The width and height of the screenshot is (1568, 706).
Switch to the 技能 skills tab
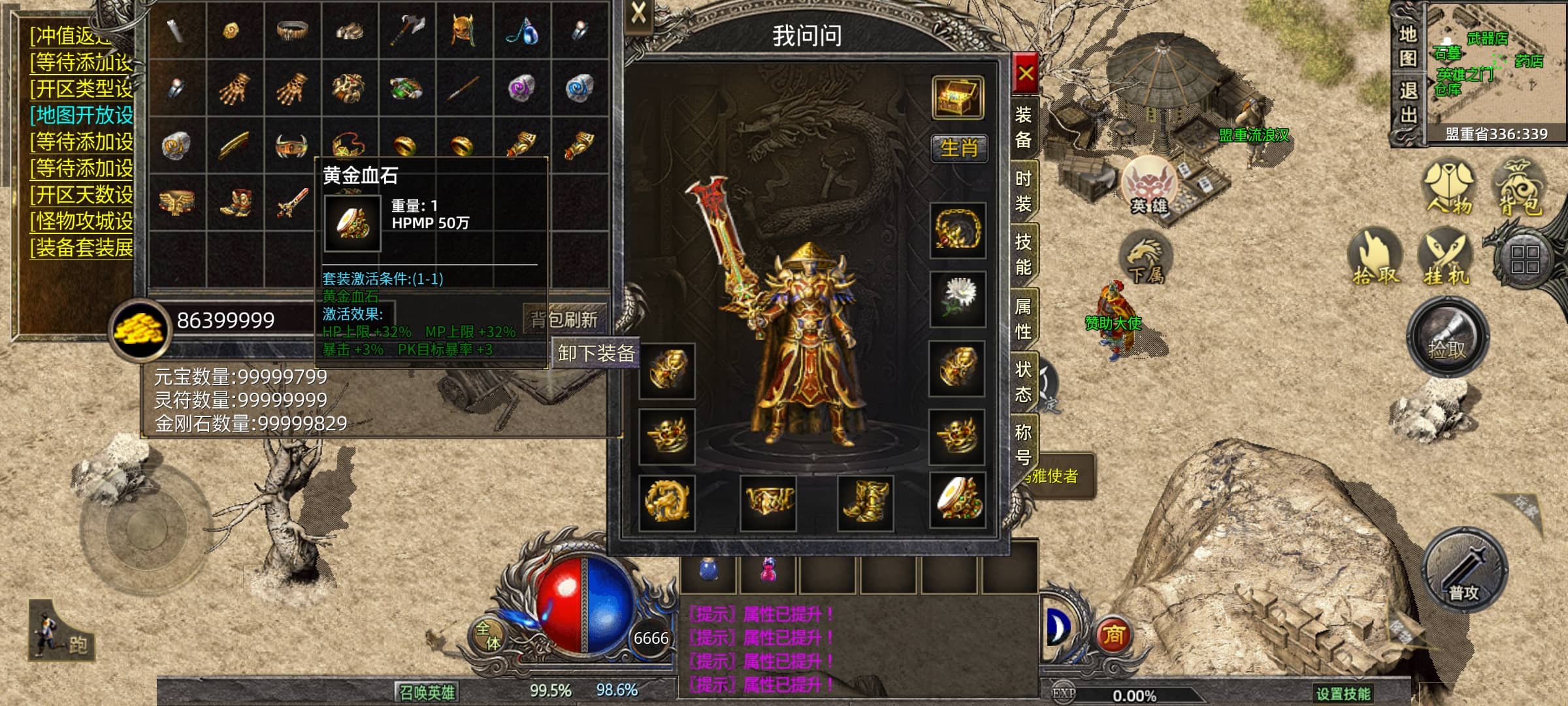click(x=1023, y=254)
